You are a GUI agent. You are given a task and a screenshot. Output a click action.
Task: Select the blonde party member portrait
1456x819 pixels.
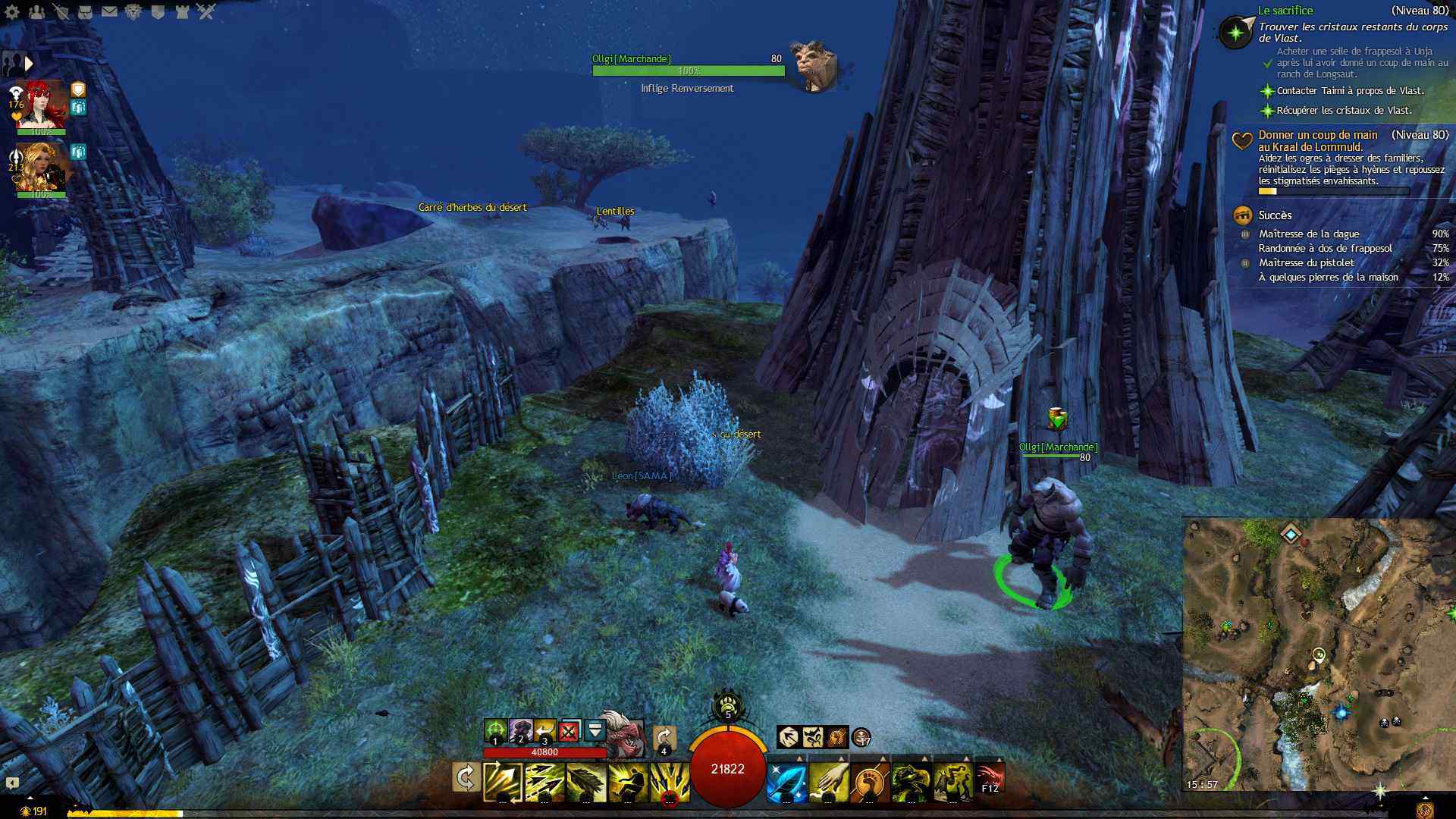point(42,167)
